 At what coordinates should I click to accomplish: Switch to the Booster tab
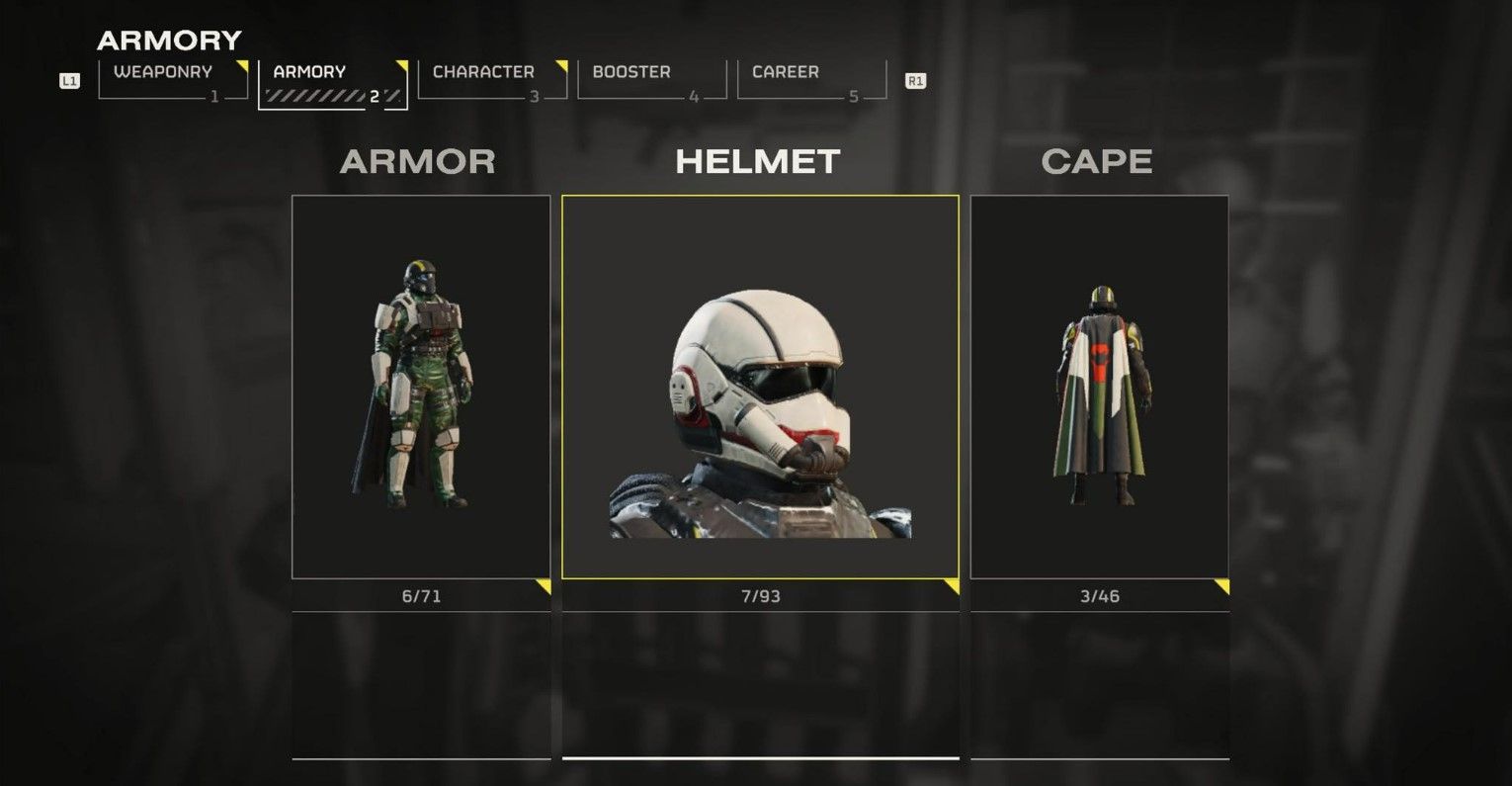coord(630,71)
